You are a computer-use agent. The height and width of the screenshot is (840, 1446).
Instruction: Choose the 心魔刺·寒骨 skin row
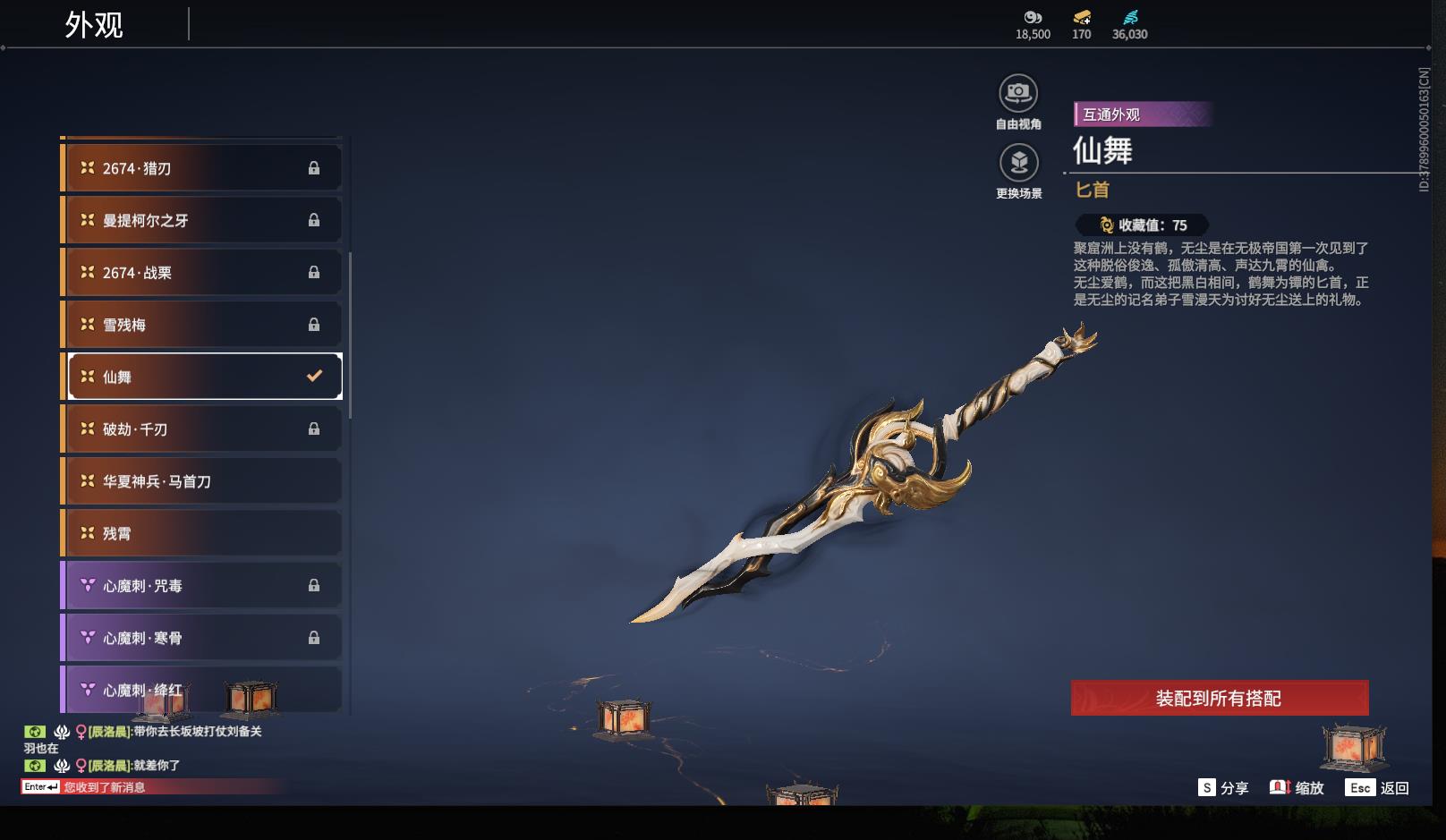click(203, 638)
